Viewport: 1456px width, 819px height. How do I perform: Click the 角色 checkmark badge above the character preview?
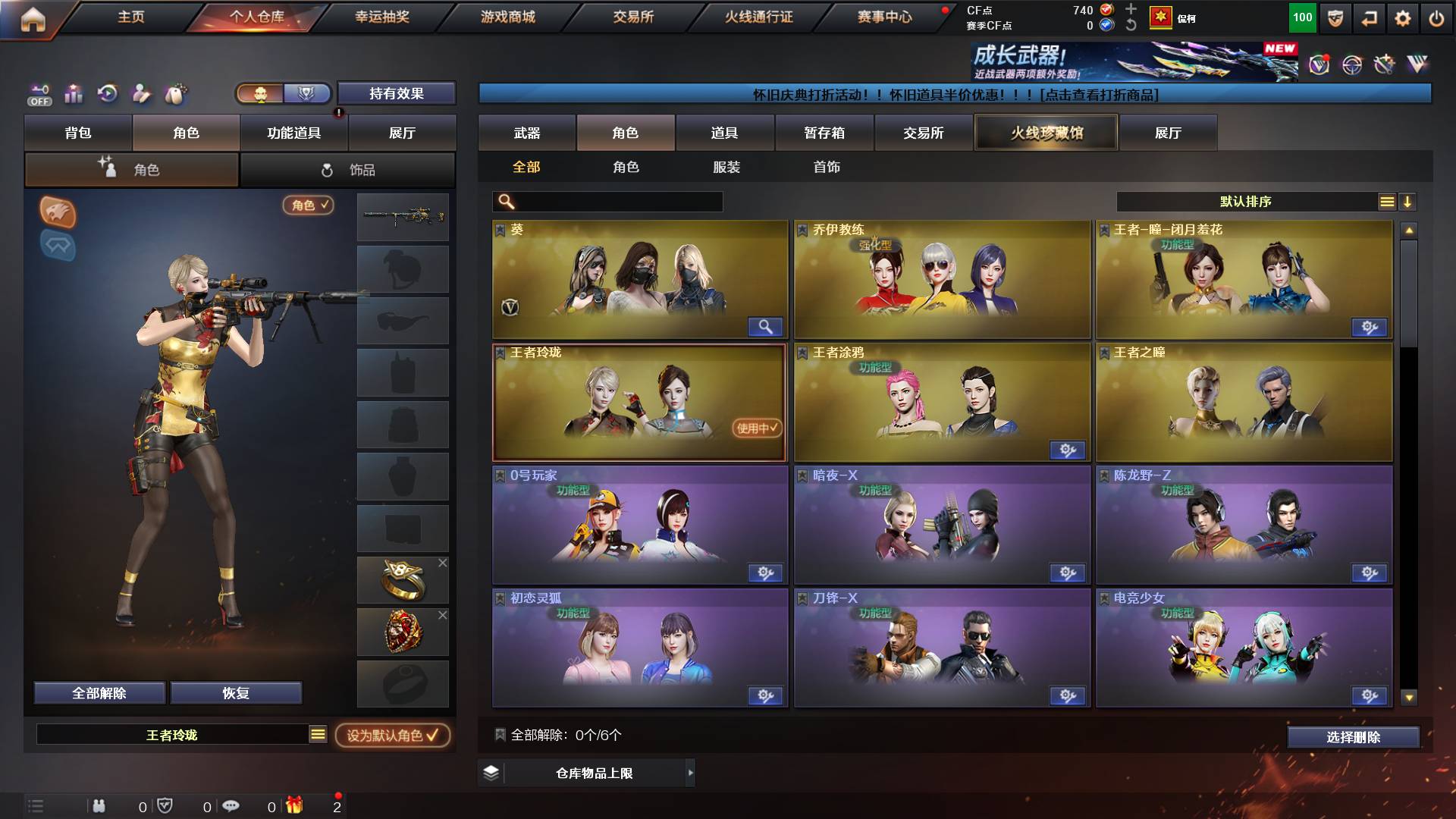(308, 206)
